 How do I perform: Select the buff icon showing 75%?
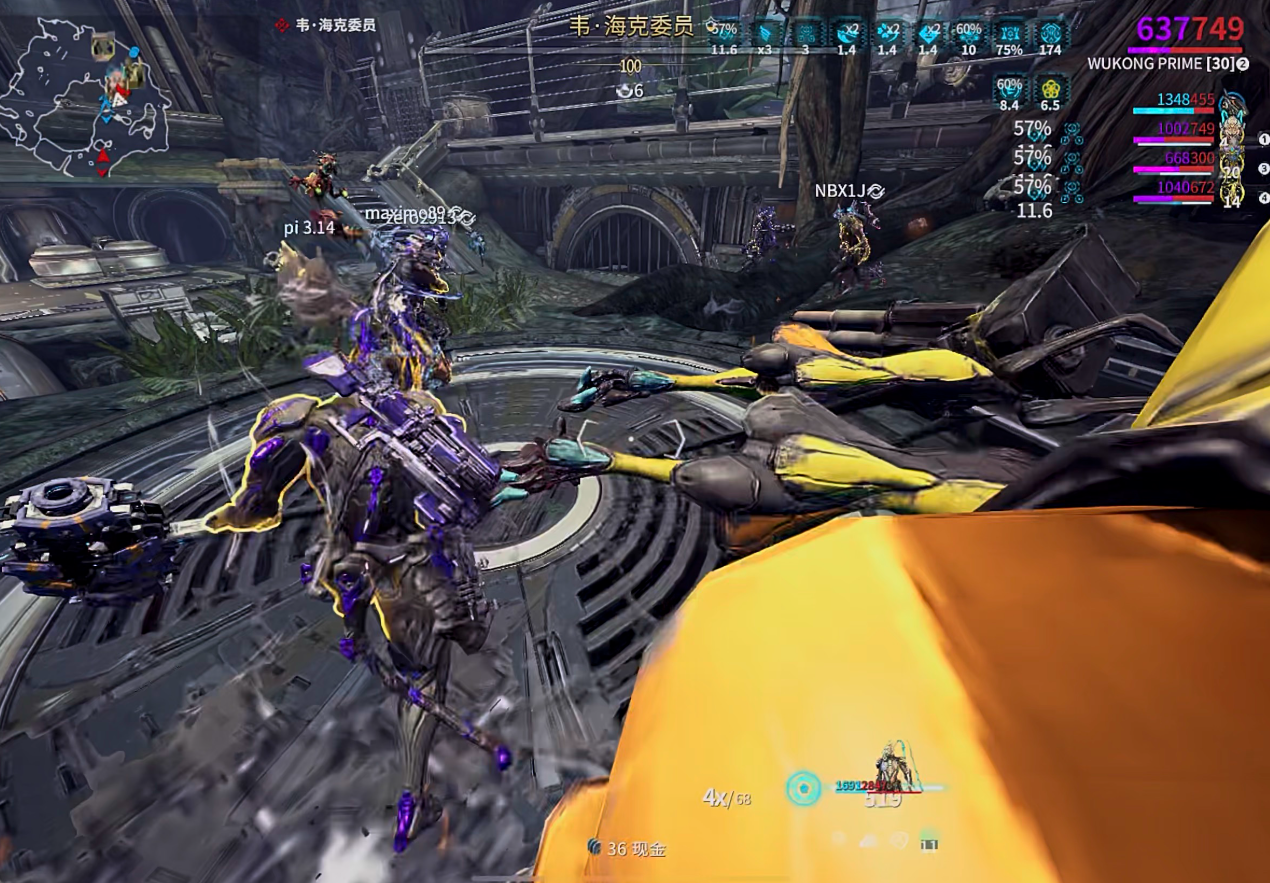(x=1010, y=33)
